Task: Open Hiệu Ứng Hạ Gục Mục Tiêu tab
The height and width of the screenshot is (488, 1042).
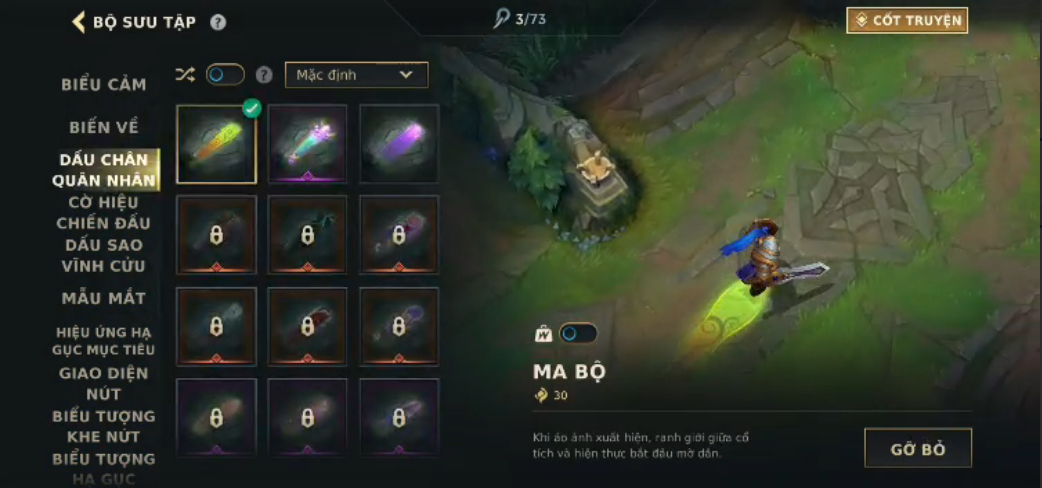Action: (104, 340)
